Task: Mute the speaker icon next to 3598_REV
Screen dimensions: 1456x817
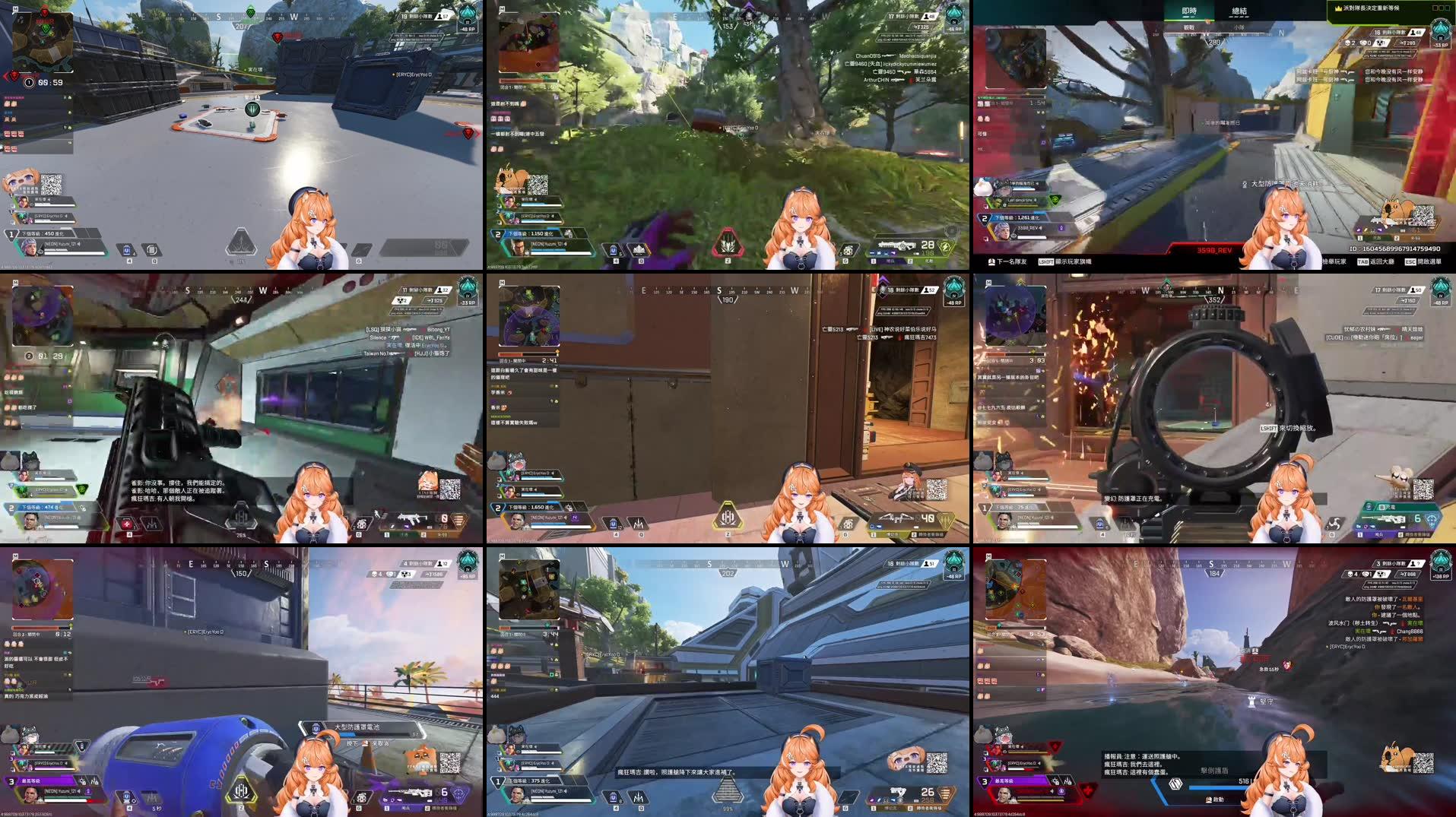Action: coord(1040,228)
